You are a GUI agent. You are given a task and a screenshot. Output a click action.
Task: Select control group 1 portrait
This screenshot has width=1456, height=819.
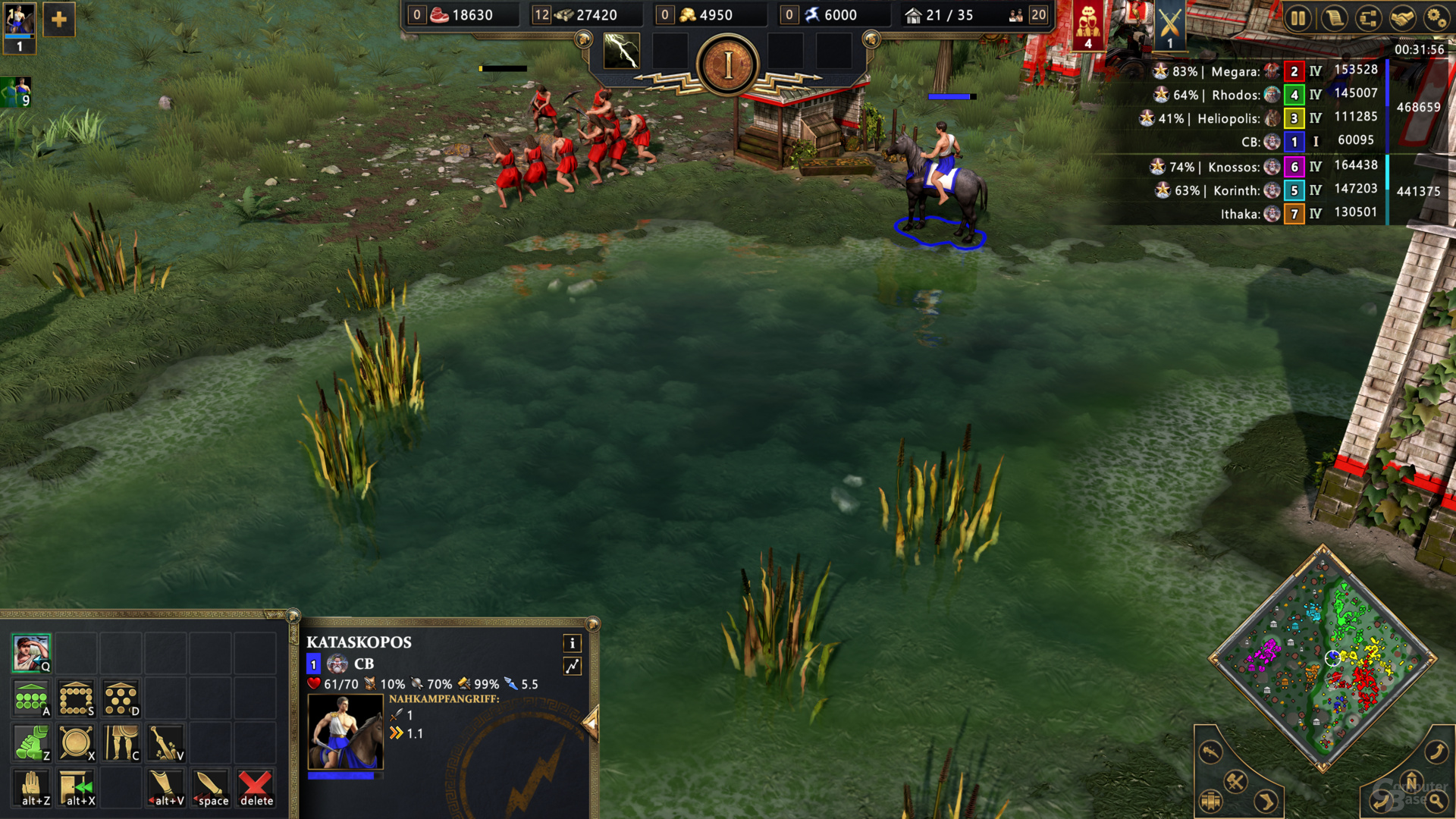20,25
